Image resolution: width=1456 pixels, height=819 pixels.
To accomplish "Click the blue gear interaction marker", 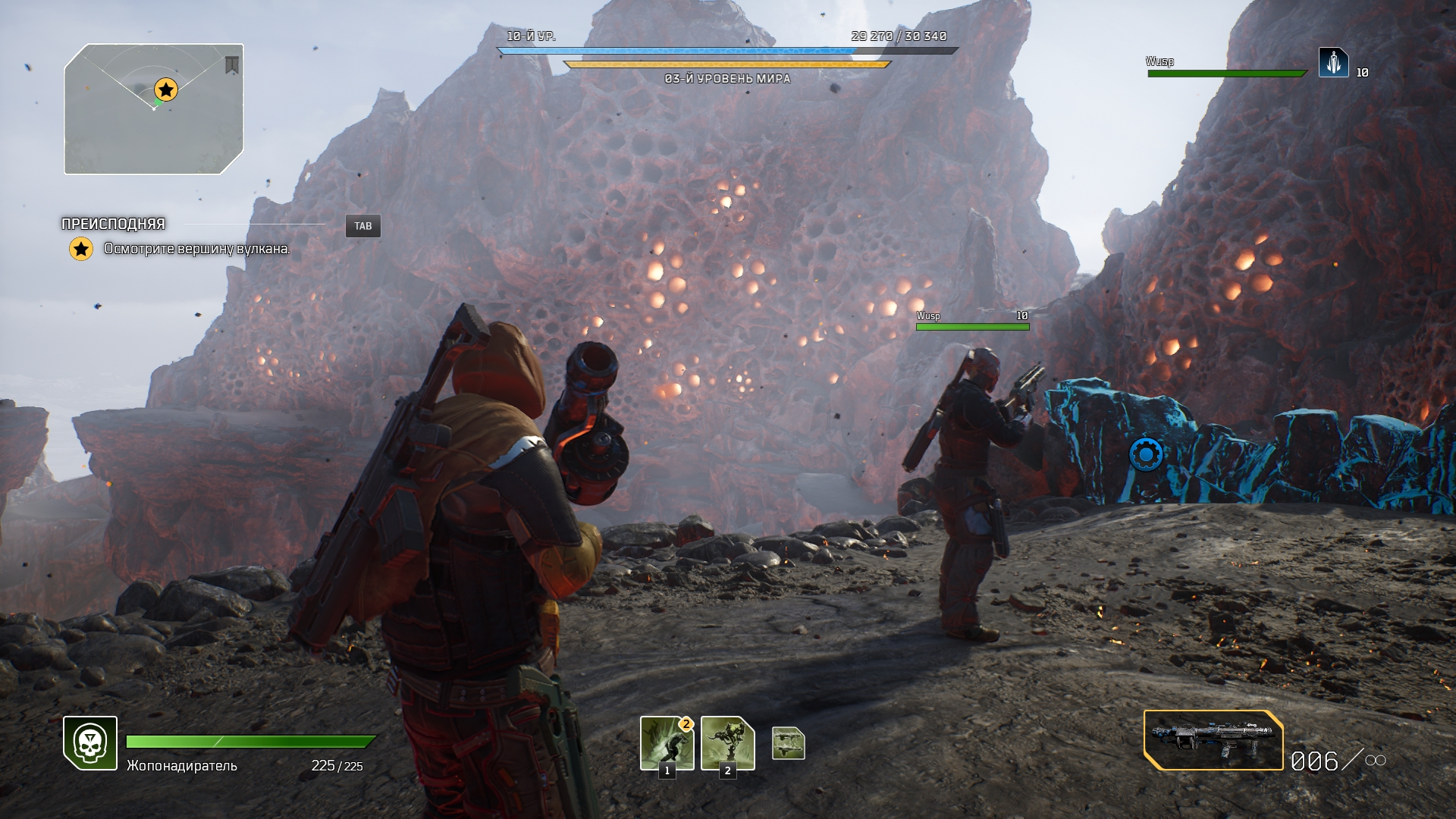I will [x=1146, y=455].
